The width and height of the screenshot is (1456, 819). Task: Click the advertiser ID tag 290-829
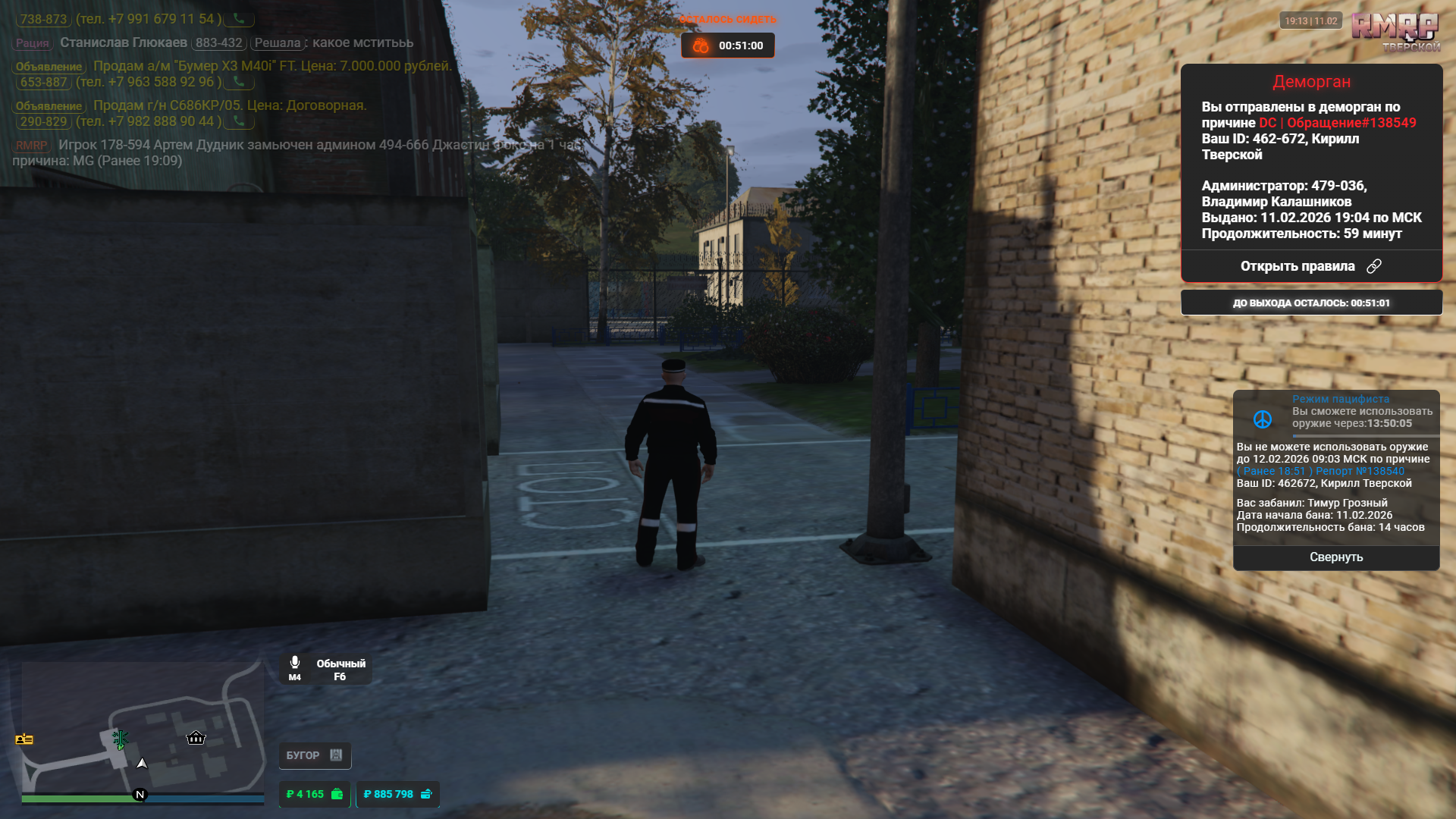[44, 121]
